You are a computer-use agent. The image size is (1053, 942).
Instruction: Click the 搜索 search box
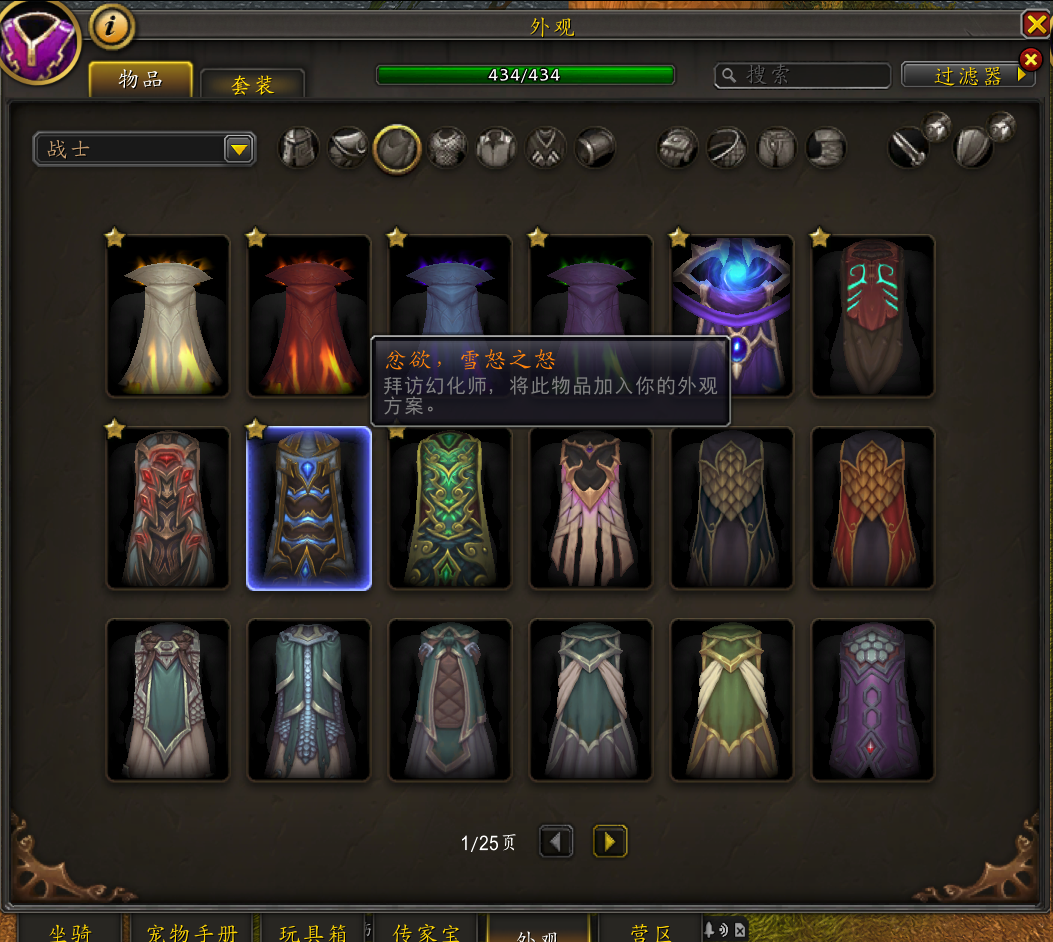[x=802, y=75]
